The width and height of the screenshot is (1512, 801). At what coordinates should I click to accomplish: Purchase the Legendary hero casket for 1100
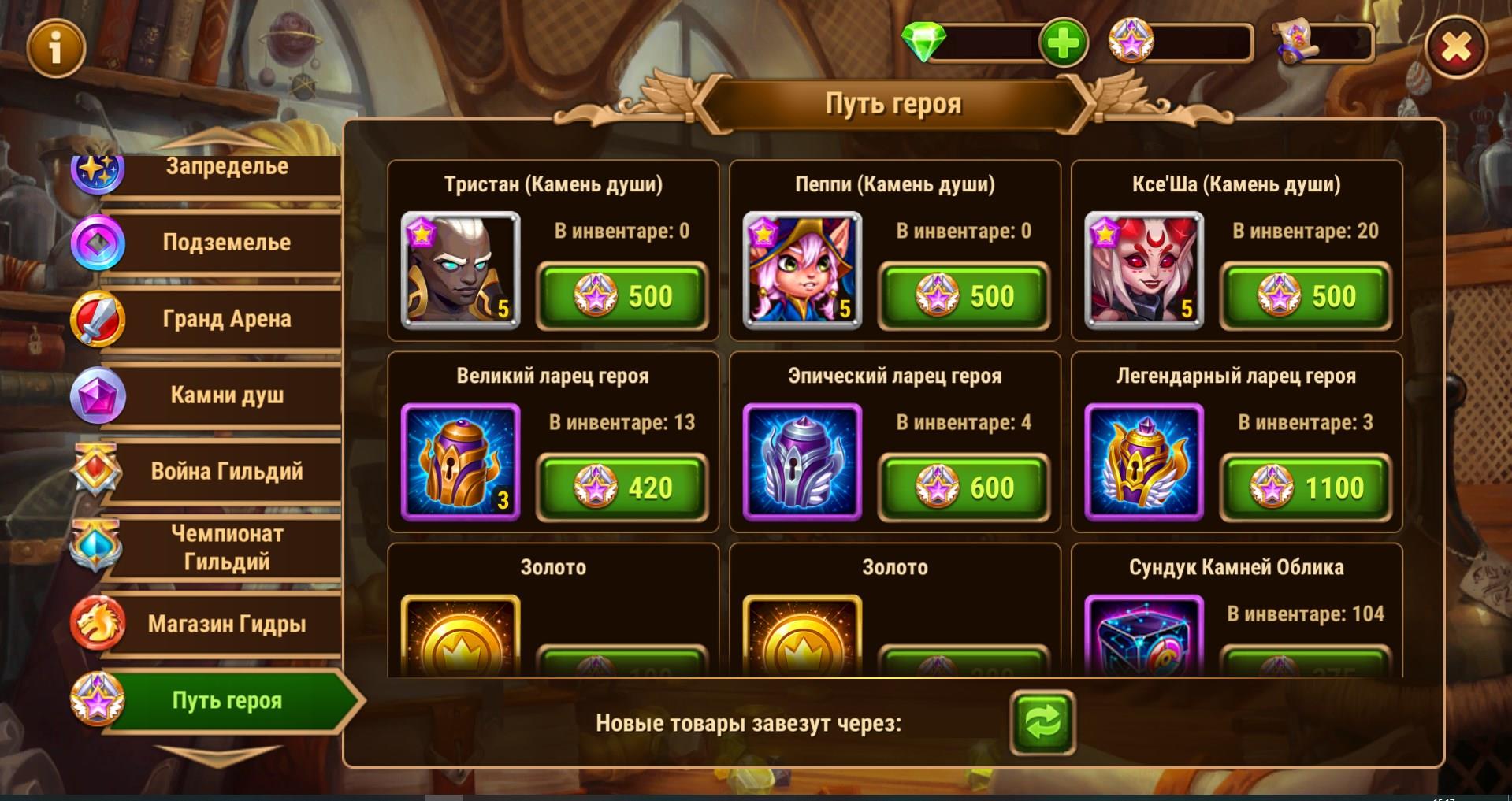click(1306, 488)
